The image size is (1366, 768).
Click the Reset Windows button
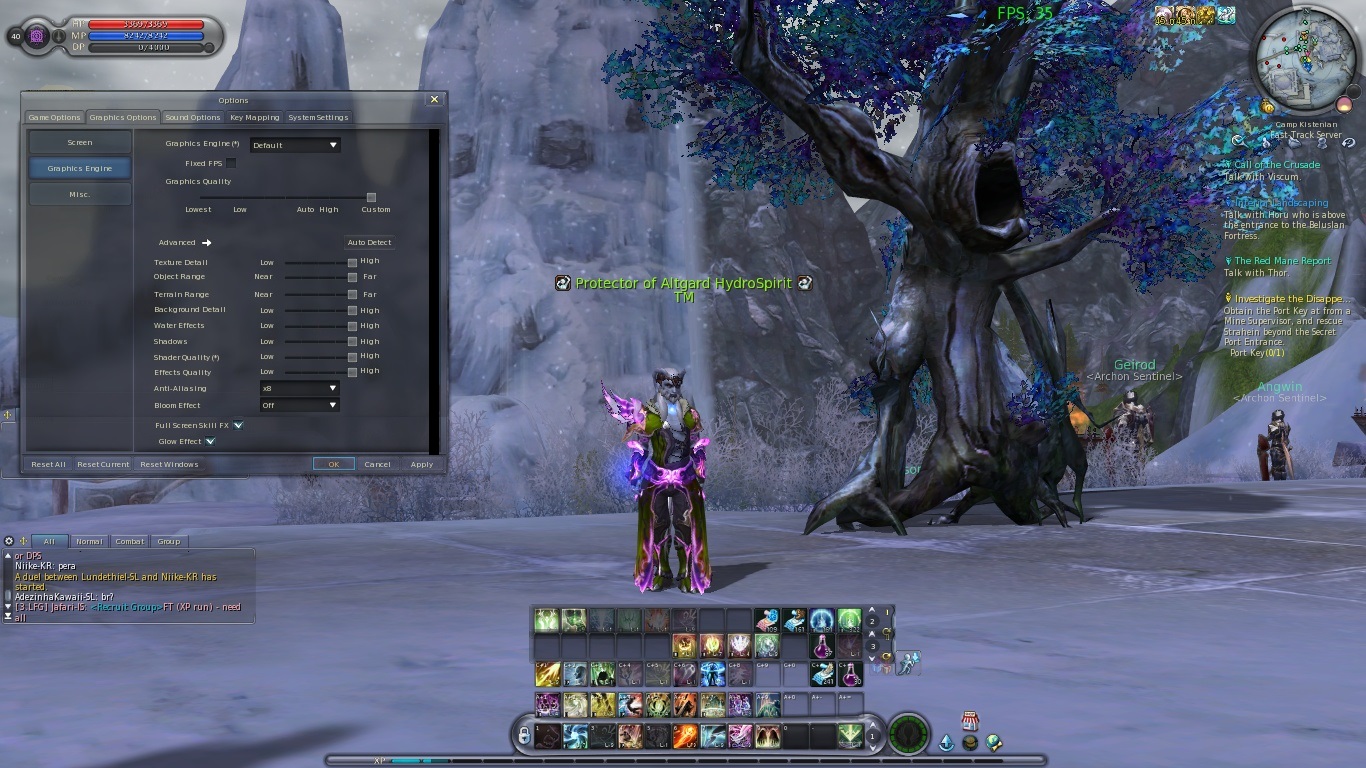coord(169,464)
